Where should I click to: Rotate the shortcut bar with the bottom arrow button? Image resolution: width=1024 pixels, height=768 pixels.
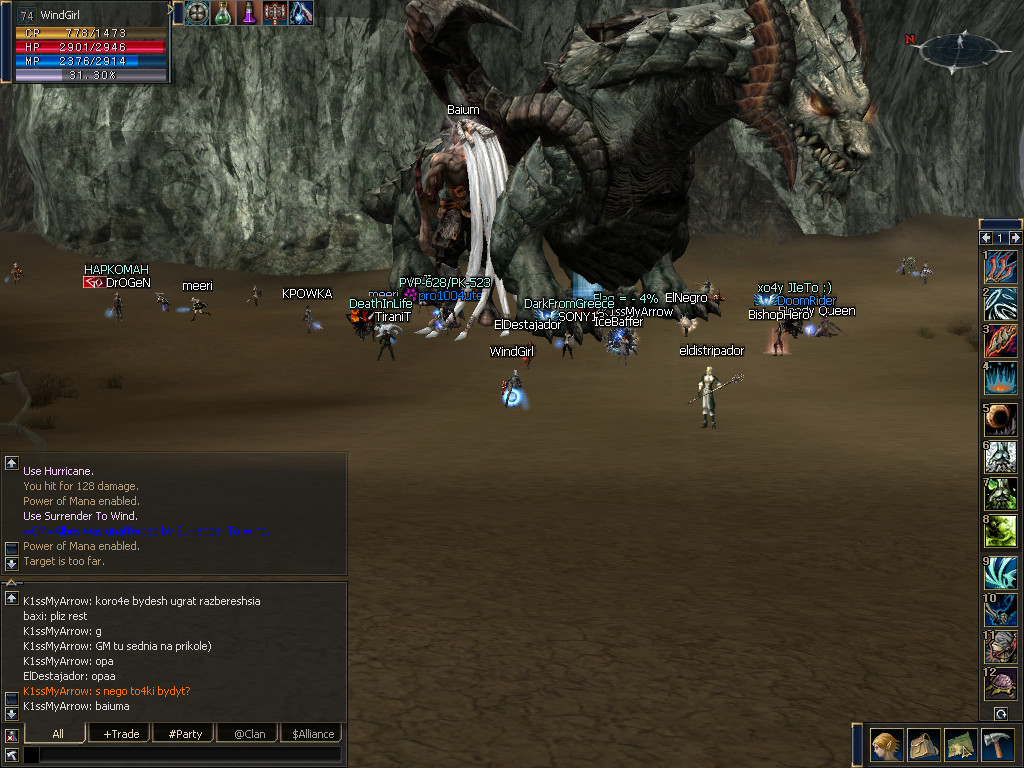pyautogui.click(x=1000, y=714)
